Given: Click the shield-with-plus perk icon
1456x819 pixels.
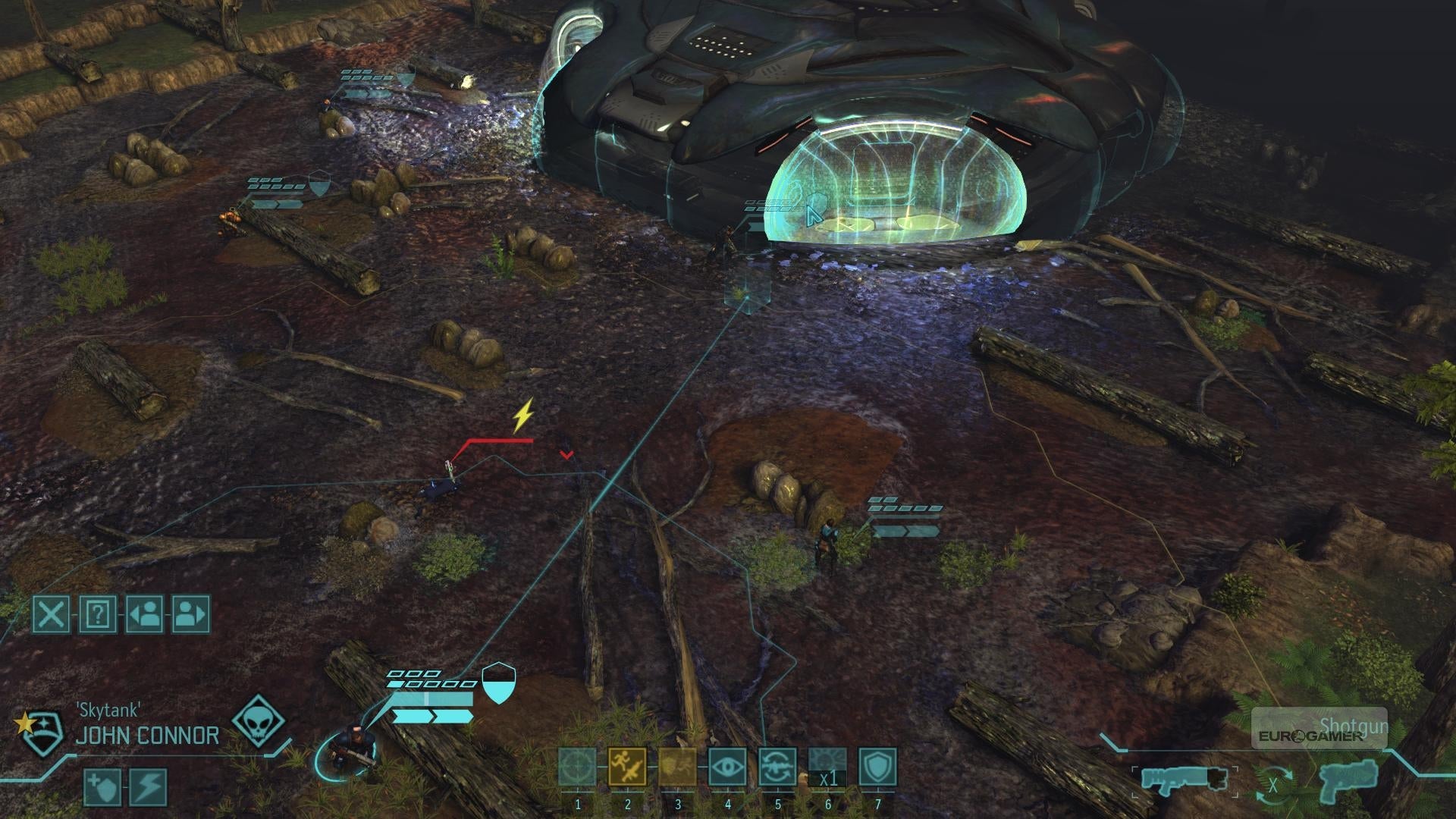Looking at the screenshot, I should tap(102, 787).
